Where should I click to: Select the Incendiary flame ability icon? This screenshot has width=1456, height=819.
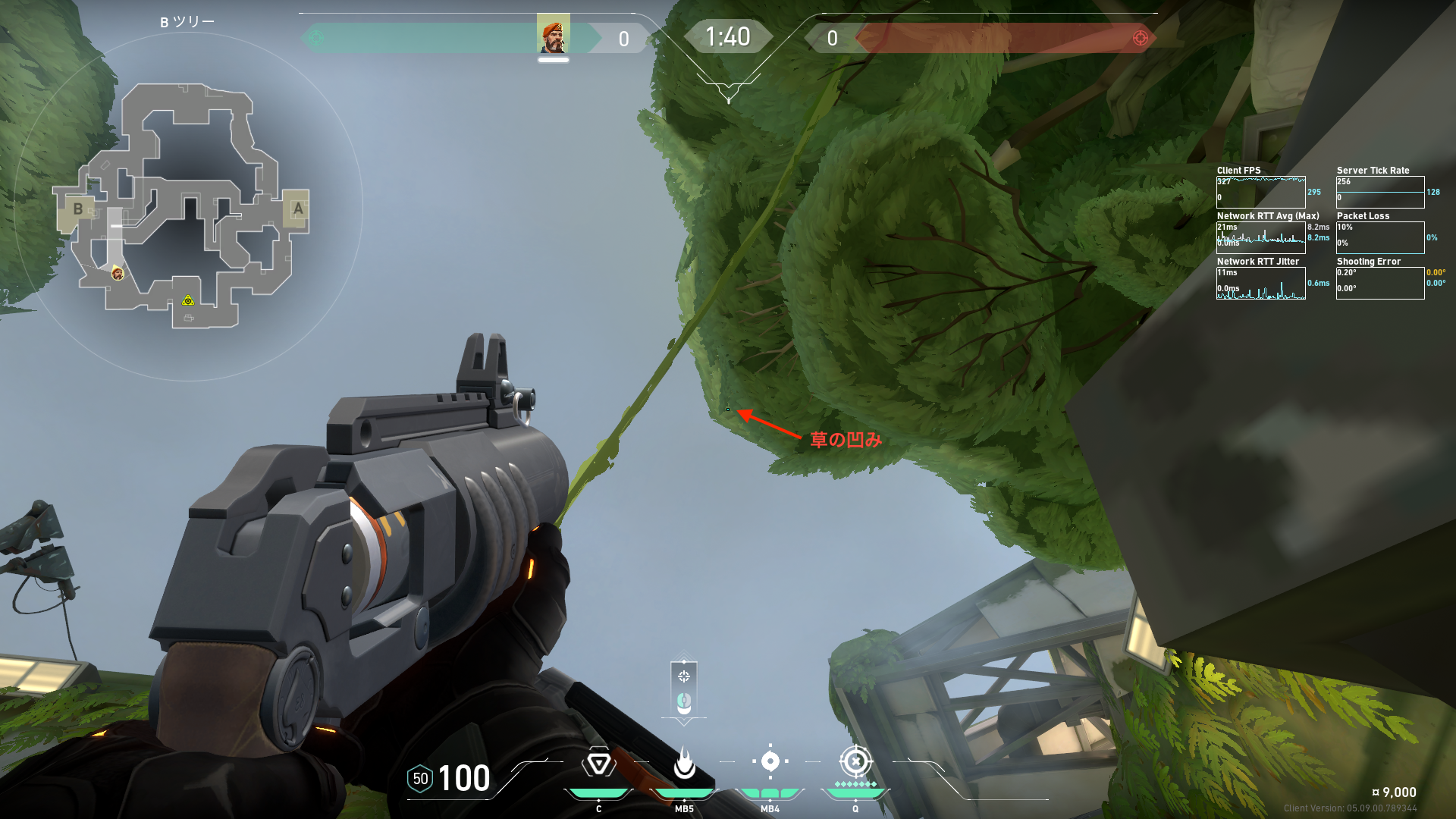pos(684,763)
